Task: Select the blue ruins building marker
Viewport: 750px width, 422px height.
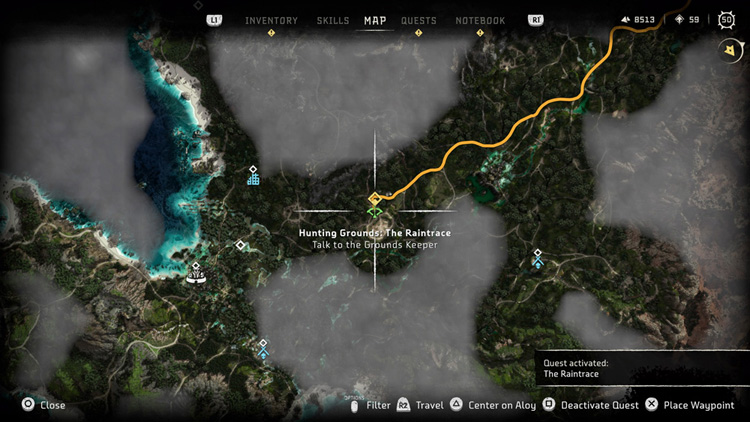Action: [254, 179]
